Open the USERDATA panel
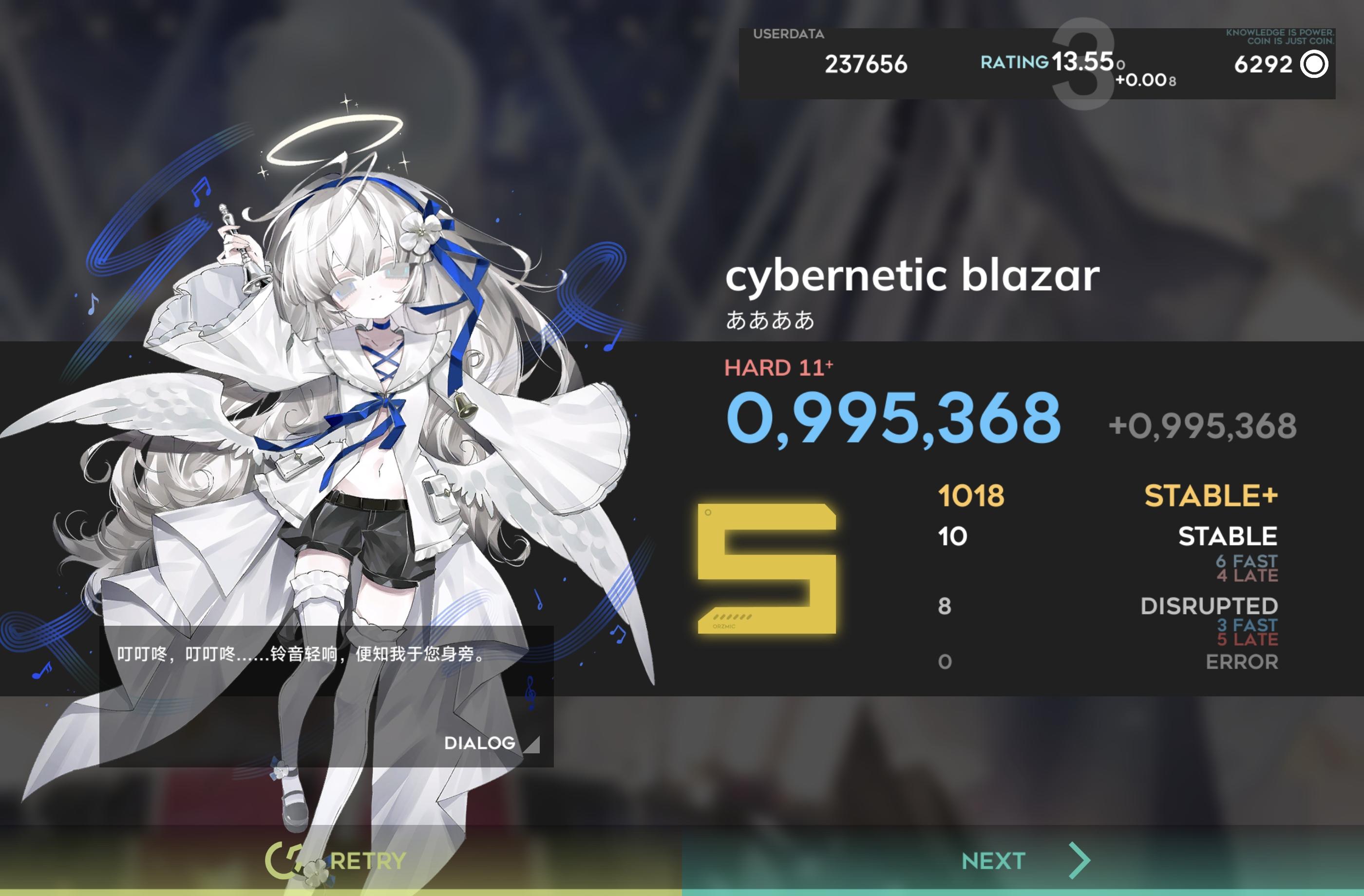The width and height of the screenshot is (1364, 896). (790, 35)
